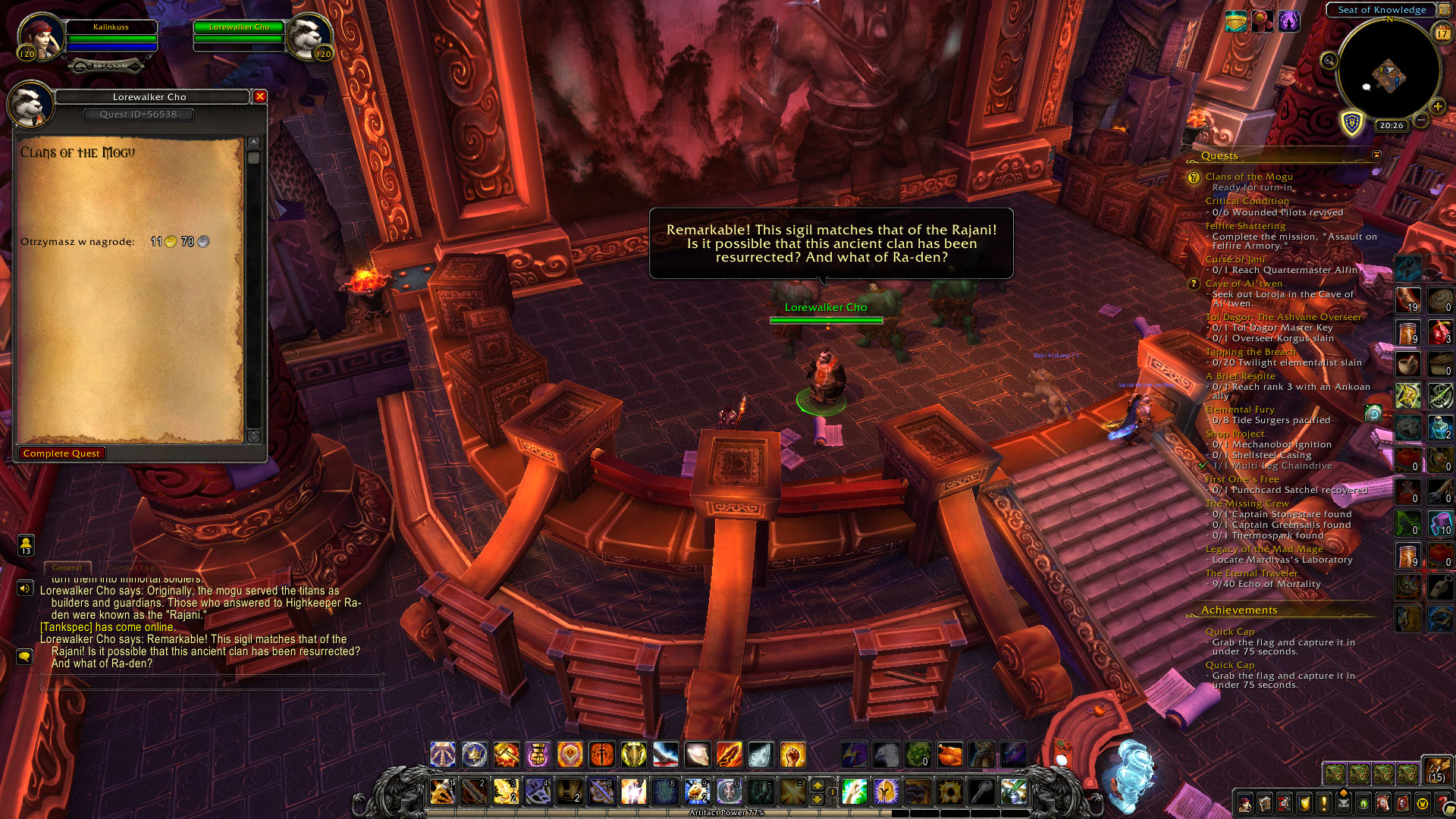Open the Spellbook from the micro menu
The width and height of the screenshot is (1456, 819).
pyautogui.click(x=1265, y=804)
